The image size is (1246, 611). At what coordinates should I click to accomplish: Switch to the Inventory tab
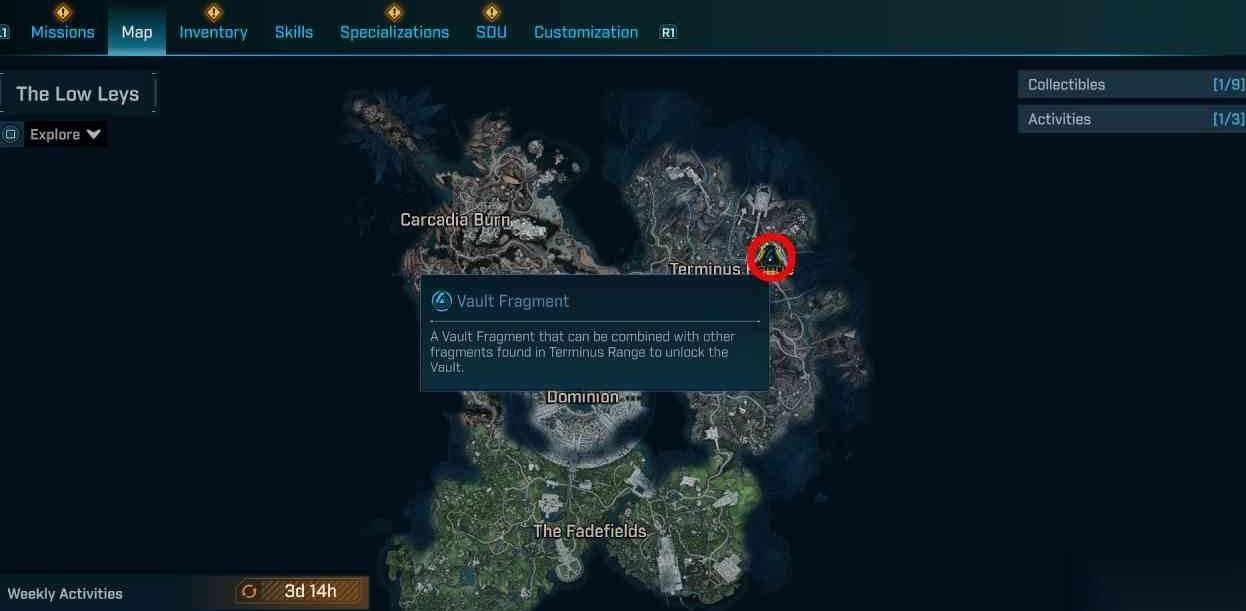[x=213, y=32]
